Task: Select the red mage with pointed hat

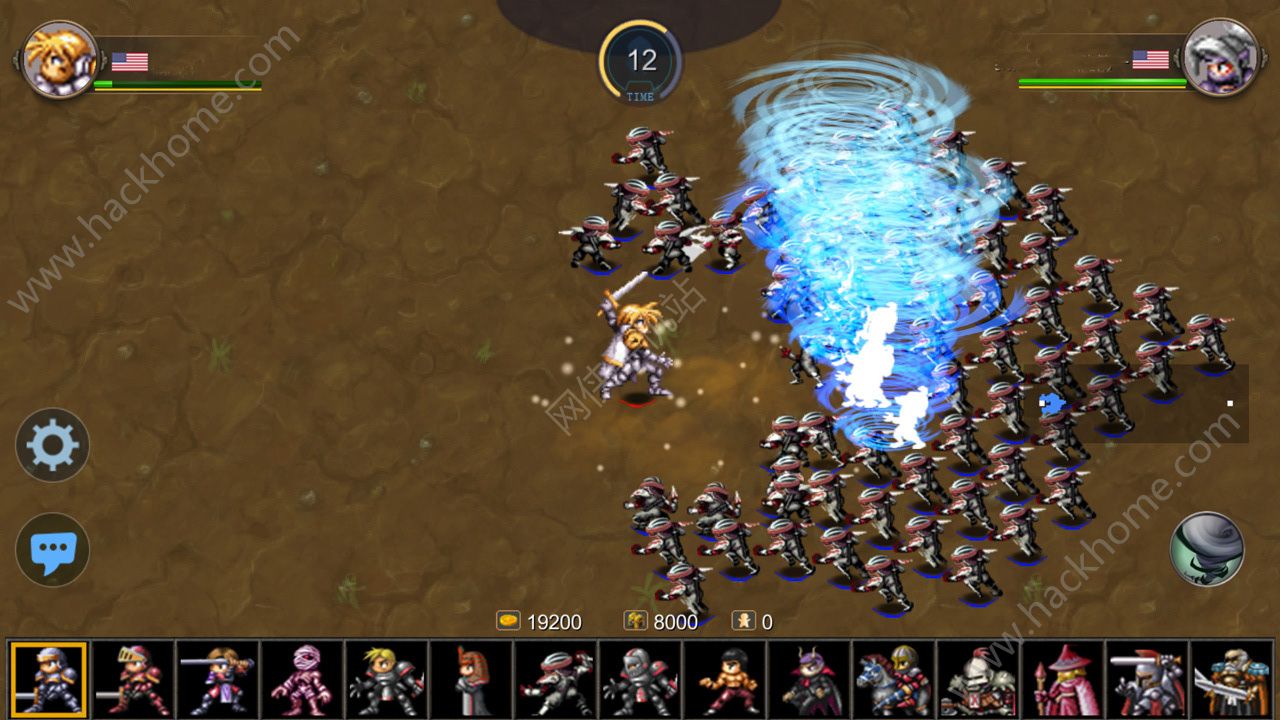Action: tap(1062, 680)
